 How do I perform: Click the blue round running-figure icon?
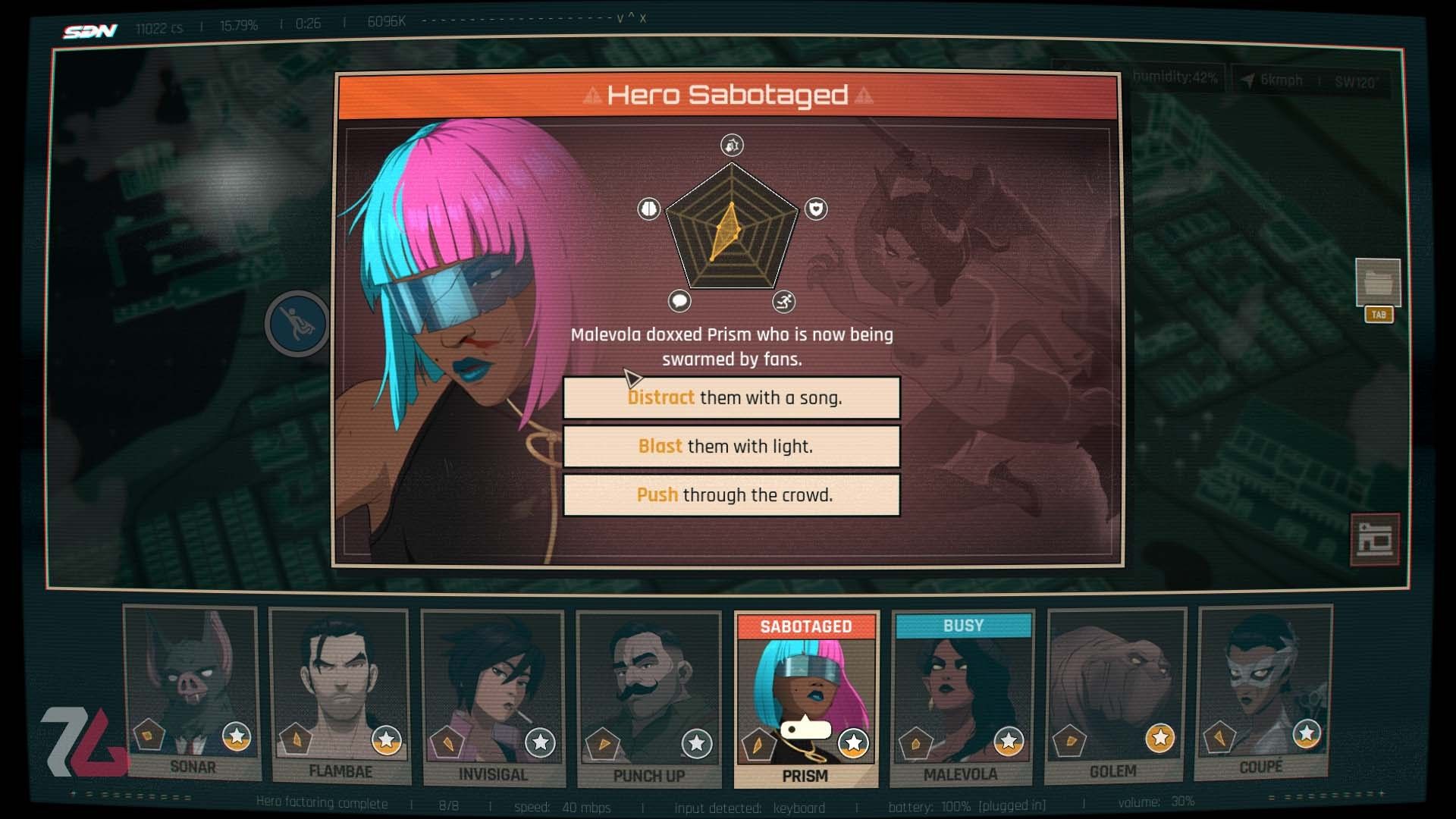pyautogui.click(x=297, y=324)
